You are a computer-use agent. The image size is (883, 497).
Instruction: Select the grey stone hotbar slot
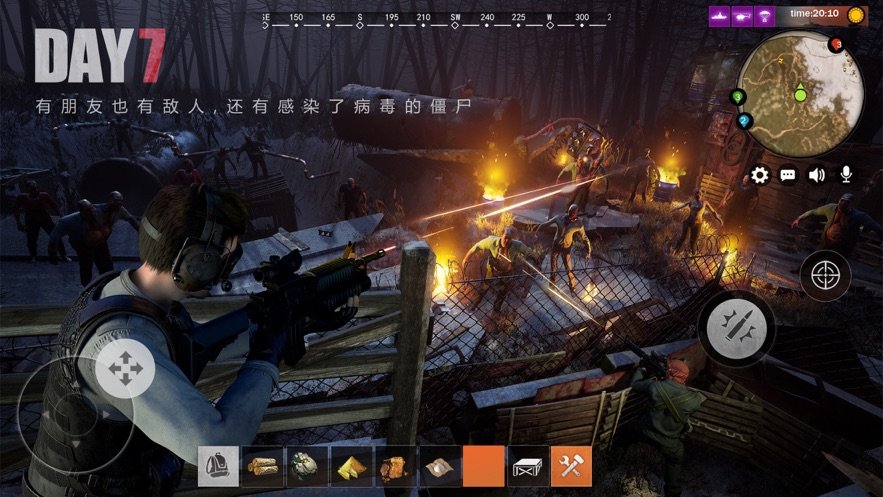(x=307, y=466)
